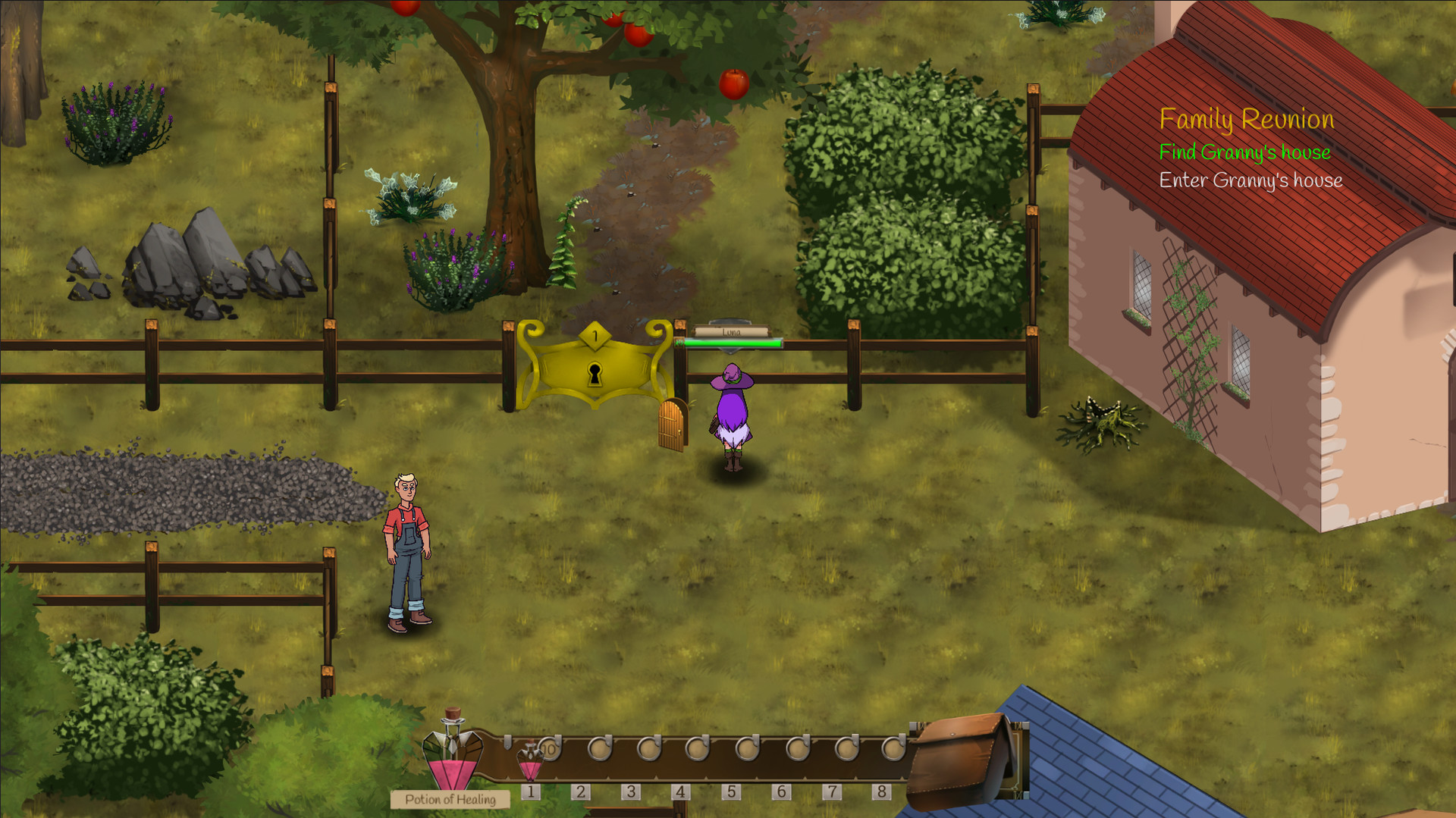
Task: Toggle completion of 'Enter Granny's house' objective
Action: point(1250,180)
